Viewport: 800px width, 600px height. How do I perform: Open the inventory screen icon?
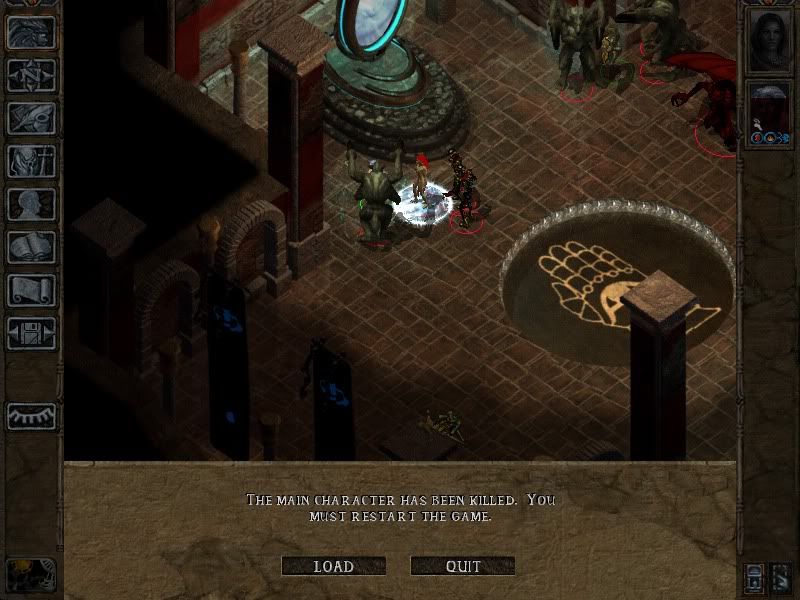[31, 160]
